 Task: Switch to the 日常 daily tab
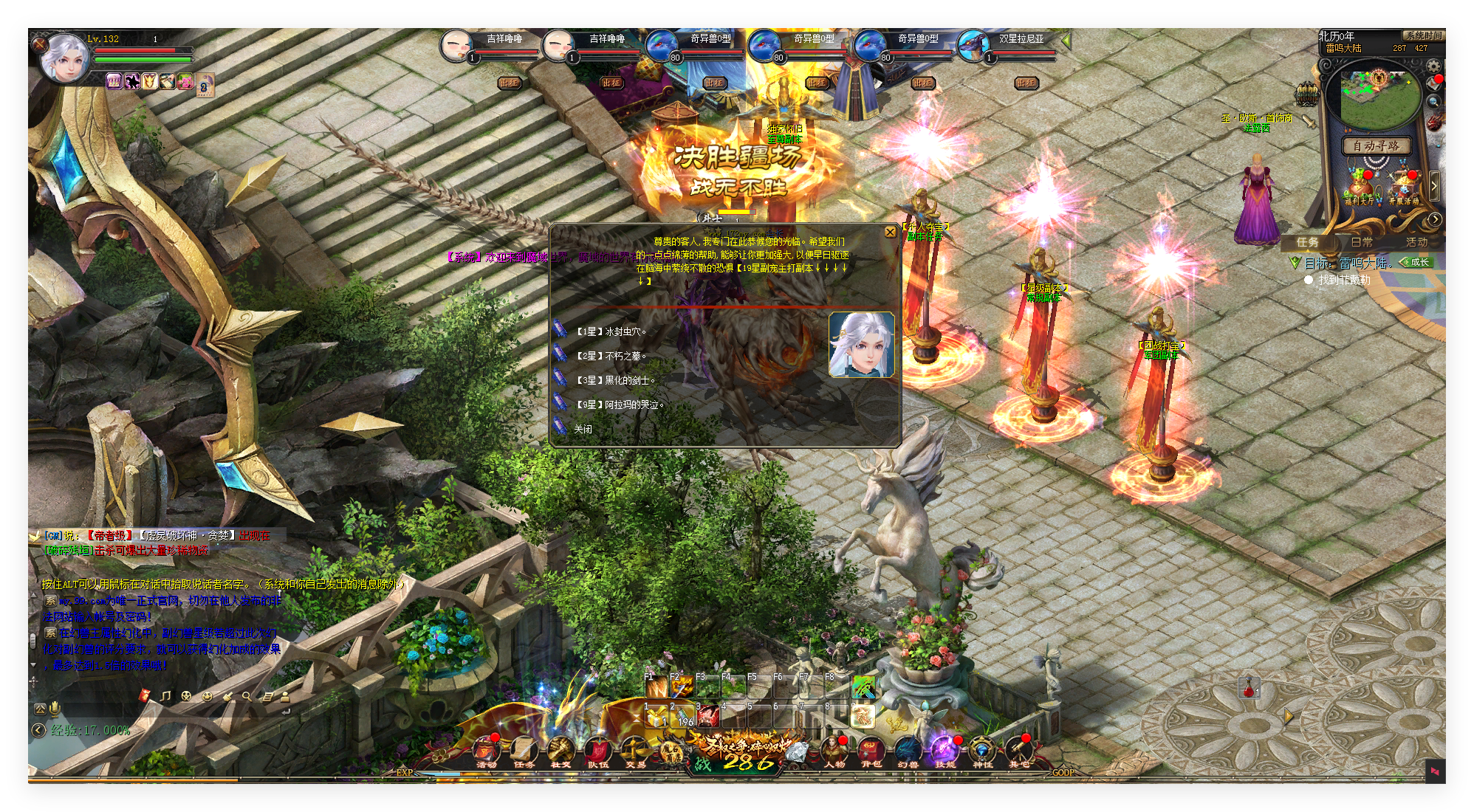click(1362, 242)
